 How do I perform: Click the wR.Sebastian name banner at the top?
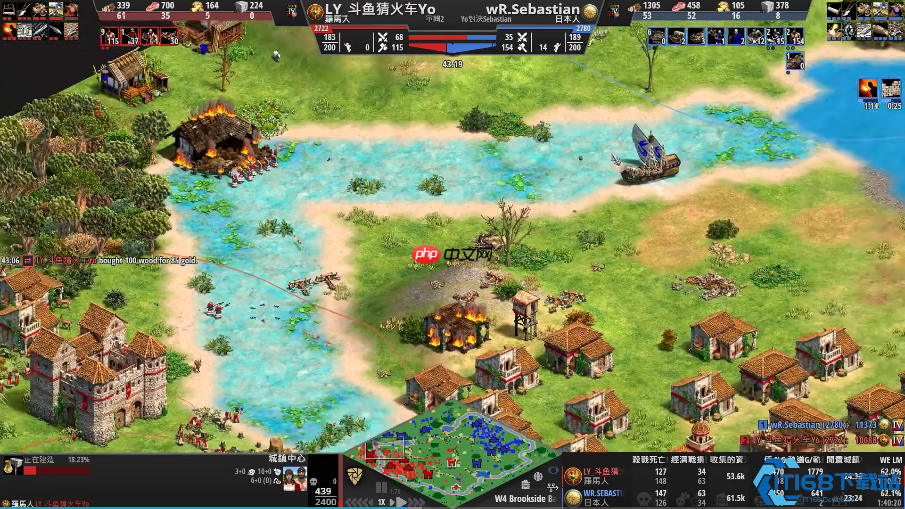coord(532,10)
